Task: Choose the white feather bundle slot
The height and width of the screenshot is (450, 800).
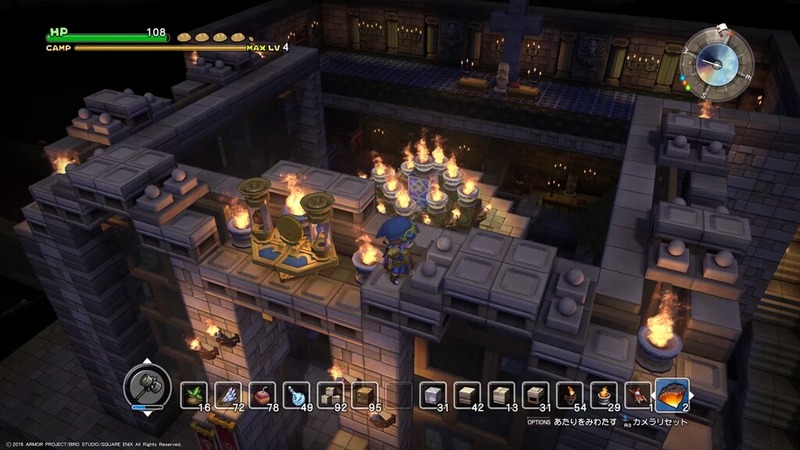Action: (x=228, y=393)
